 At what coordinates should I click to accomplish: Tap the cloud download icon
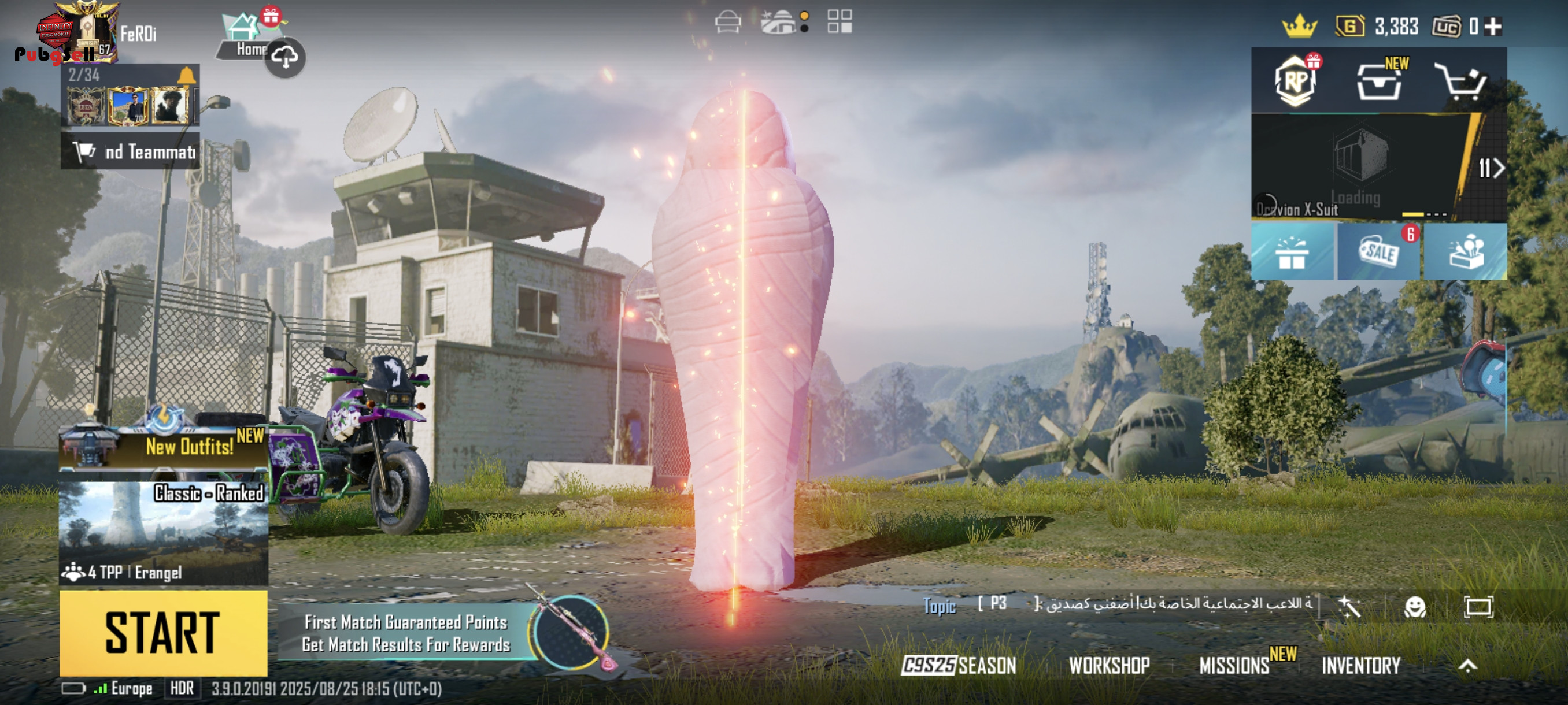[285, 58]
